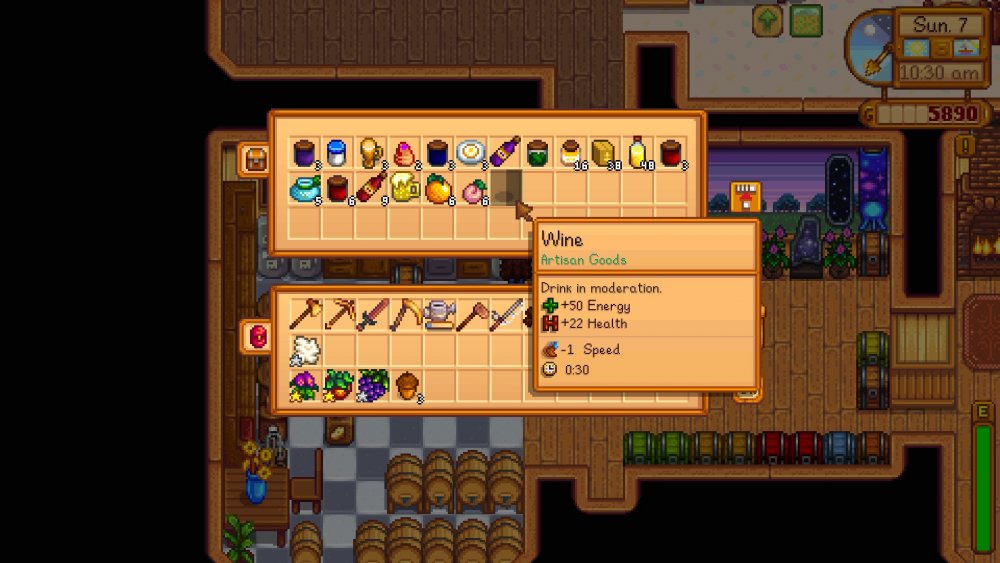
Task: Take the stack of 48 oil bottles
Action: point(638,152)
